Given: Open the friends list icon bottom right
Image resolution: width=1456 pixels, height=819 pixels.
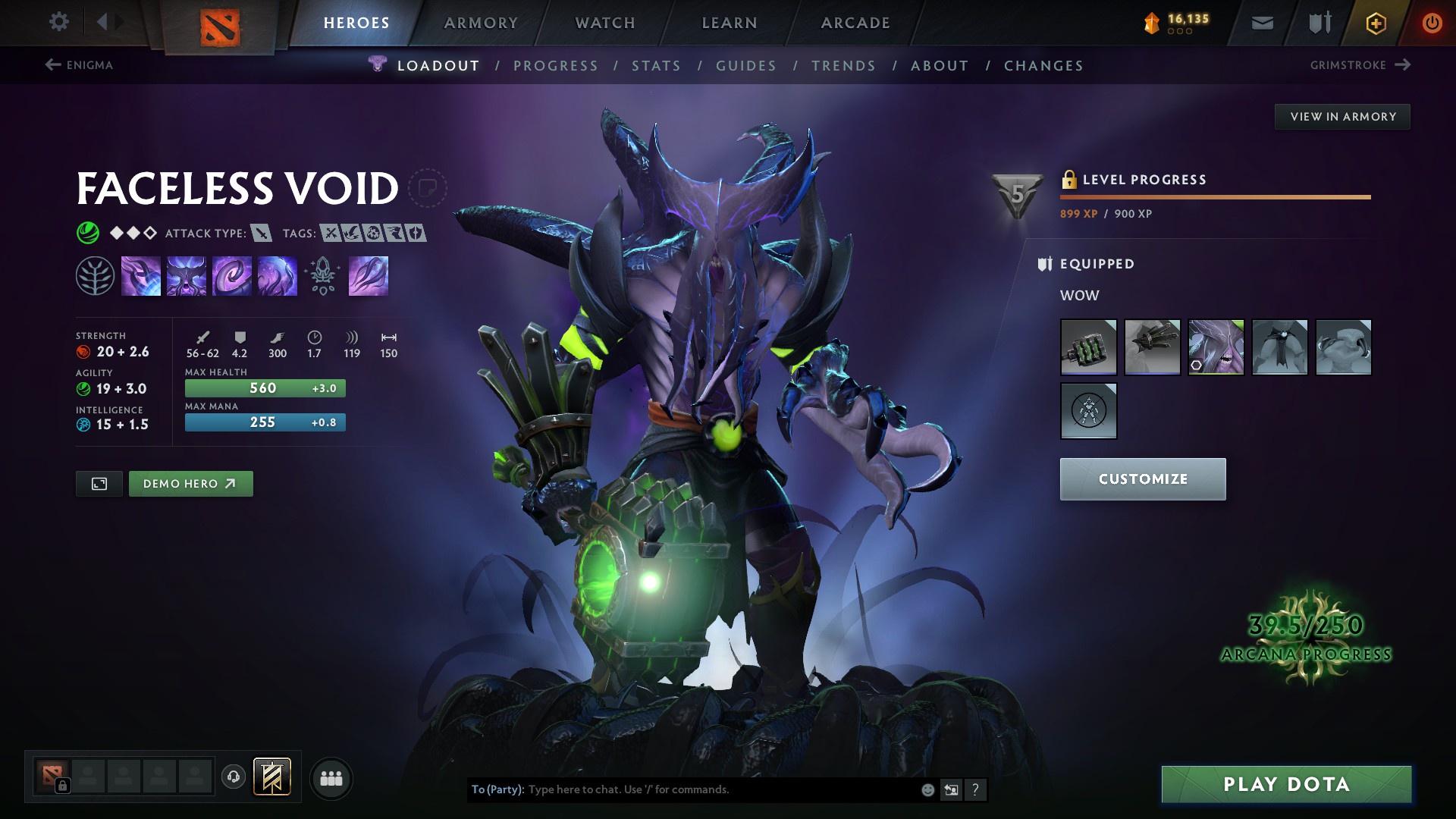Looking at the screenshot, I should (x=331, y=777).
